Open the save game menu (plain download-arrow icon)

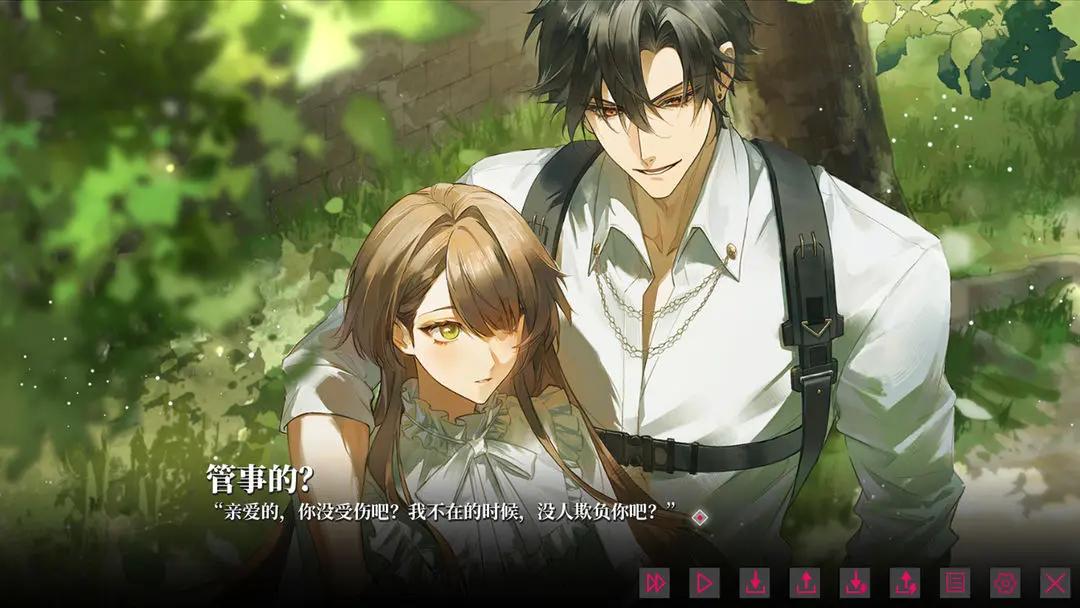click(x=755, y=582)
